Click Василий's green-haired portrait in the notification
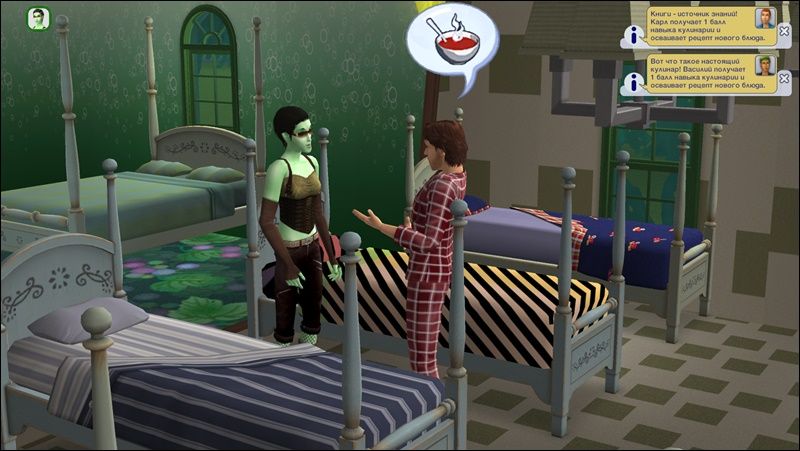 click(x=765, y=66)
